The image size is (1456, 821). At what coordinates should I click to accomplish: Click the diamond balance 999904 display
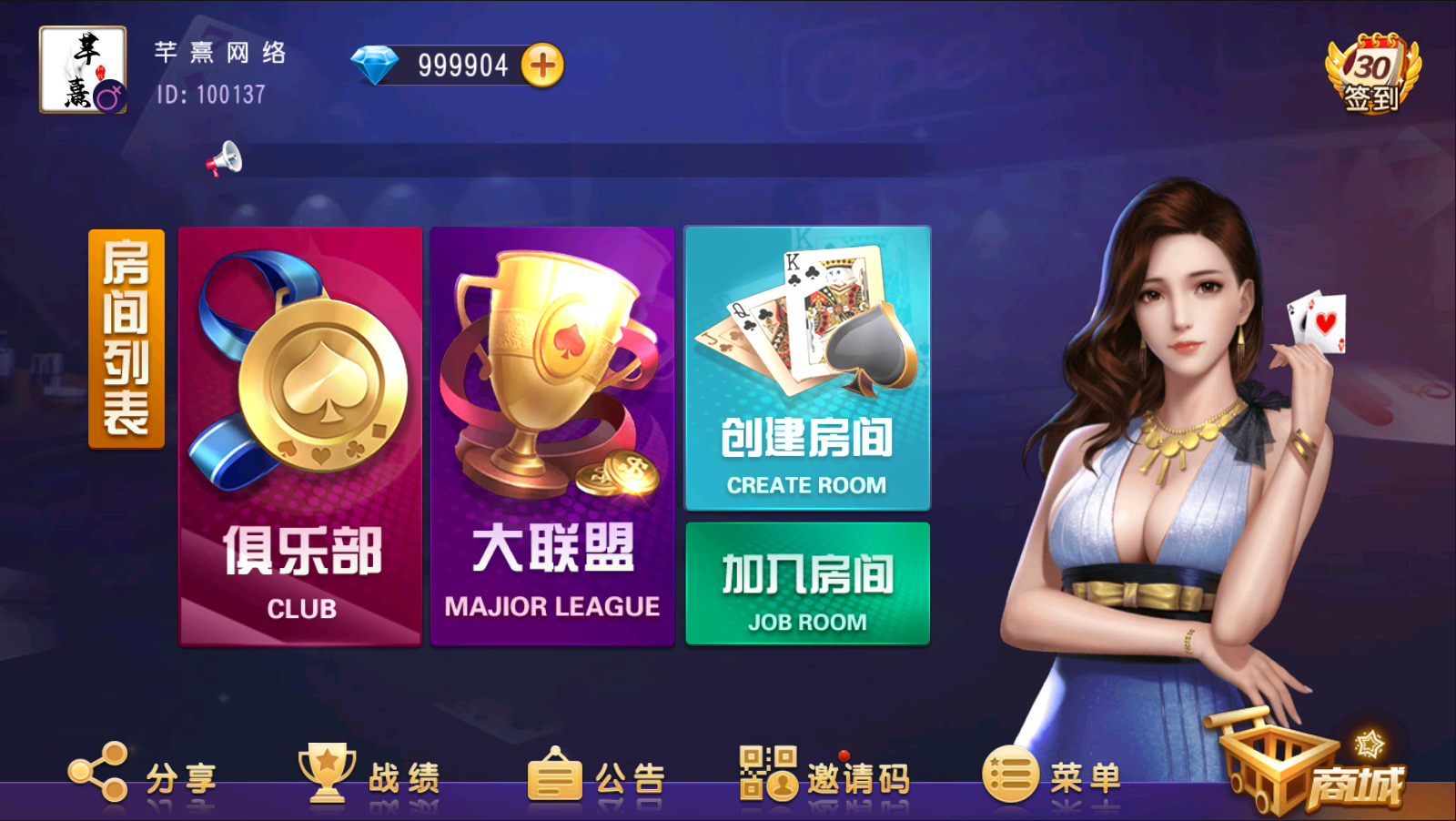point(460,63)
